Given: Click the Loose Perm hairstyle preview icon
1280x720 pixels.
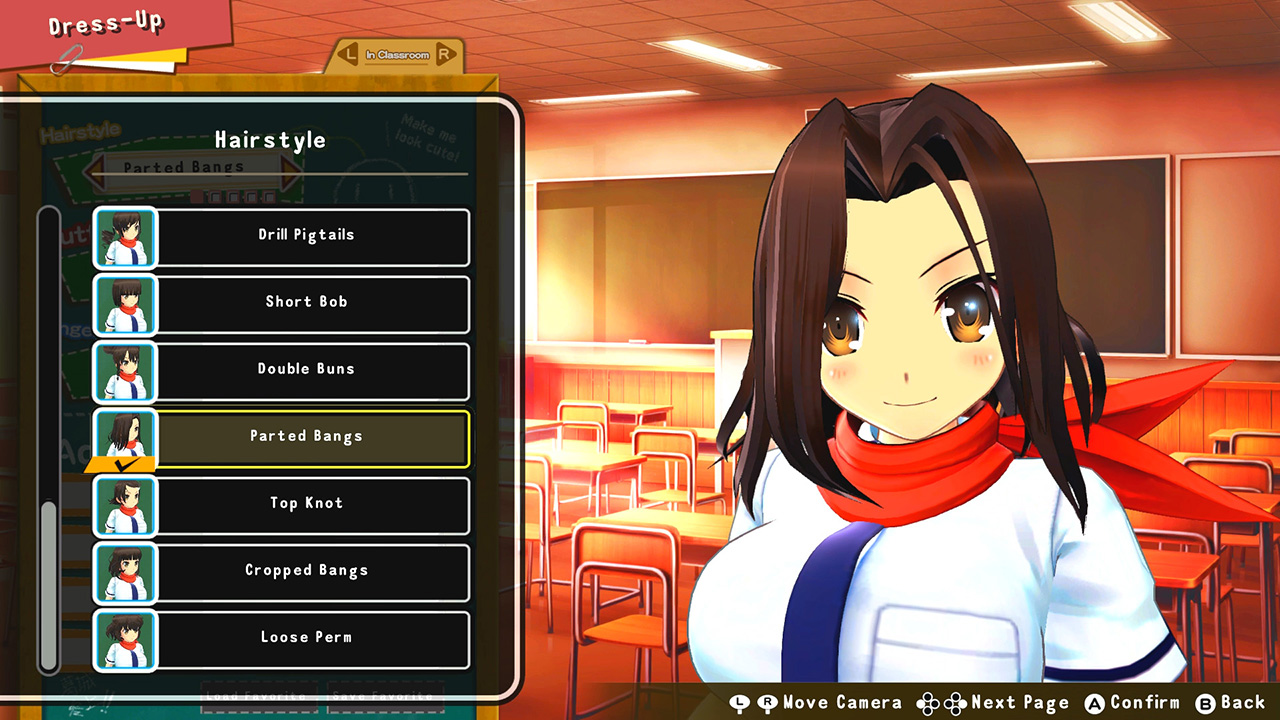Looking at the screenshot, I should (x=124, y=641).
